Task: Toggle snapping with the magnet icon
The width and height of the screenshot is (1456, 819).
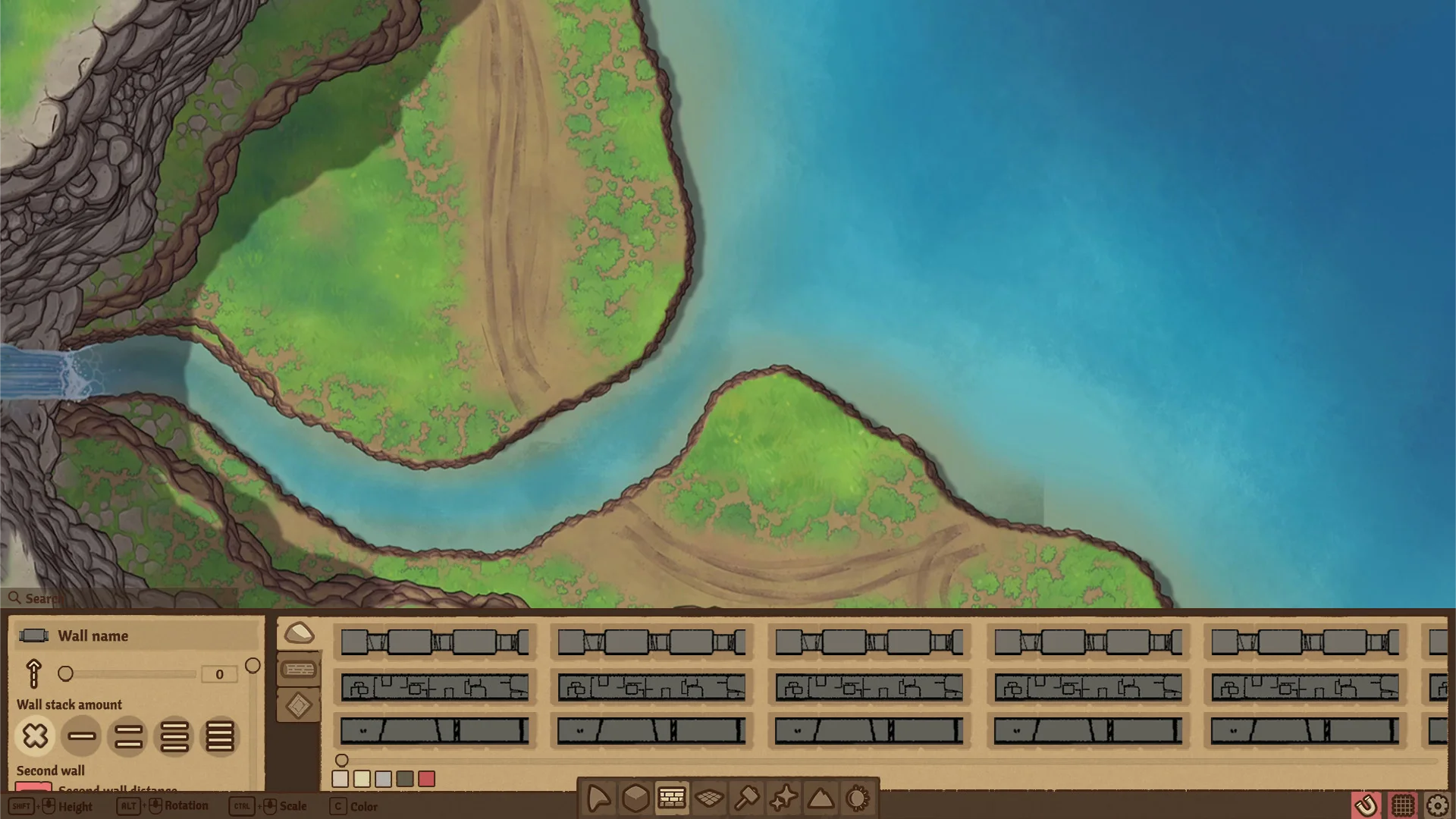Action: coord(1367,806)
